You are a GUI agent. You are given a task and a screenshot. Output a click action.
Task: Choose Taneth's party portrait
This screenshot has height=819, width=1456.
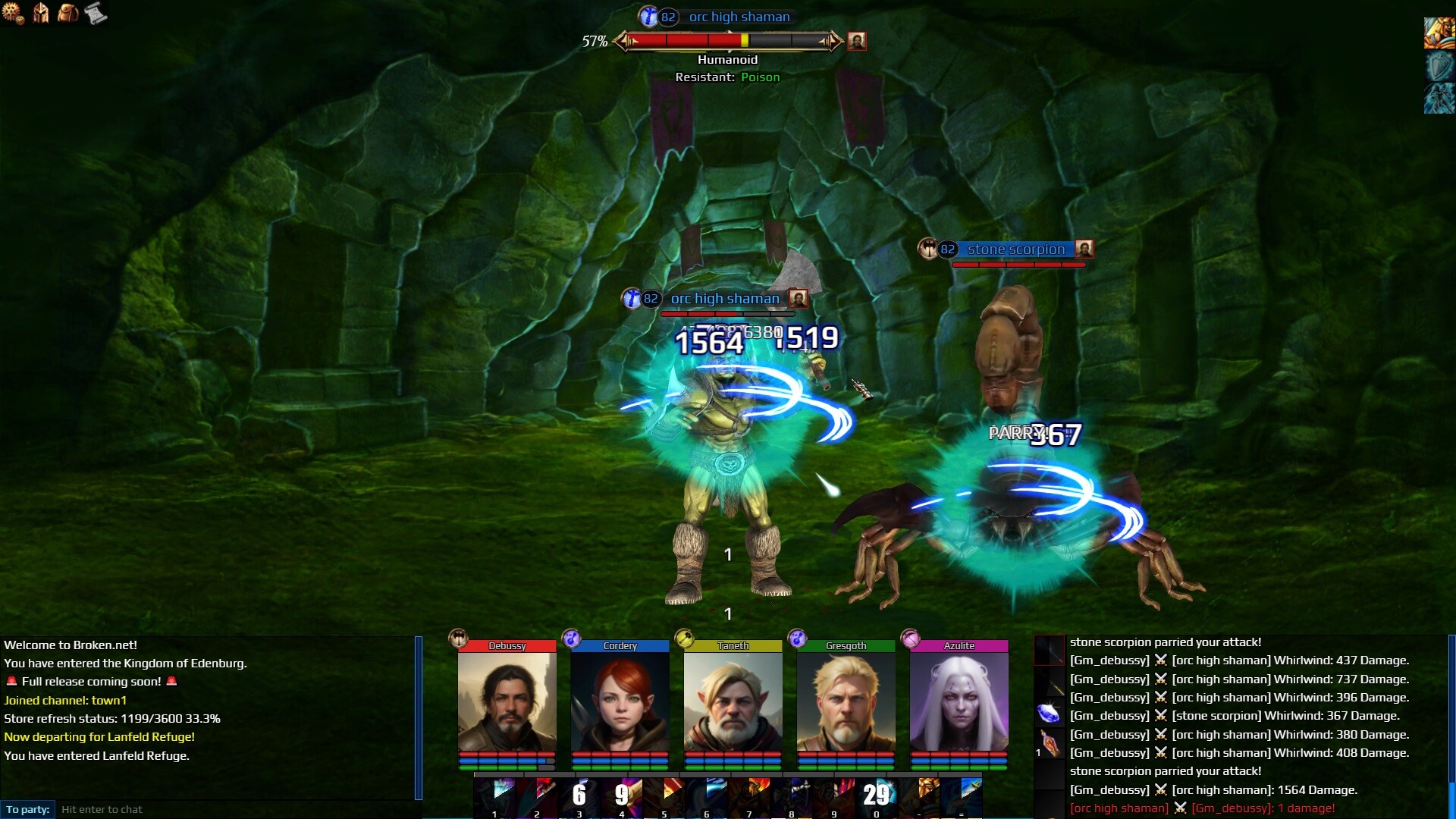pos(733,701)
